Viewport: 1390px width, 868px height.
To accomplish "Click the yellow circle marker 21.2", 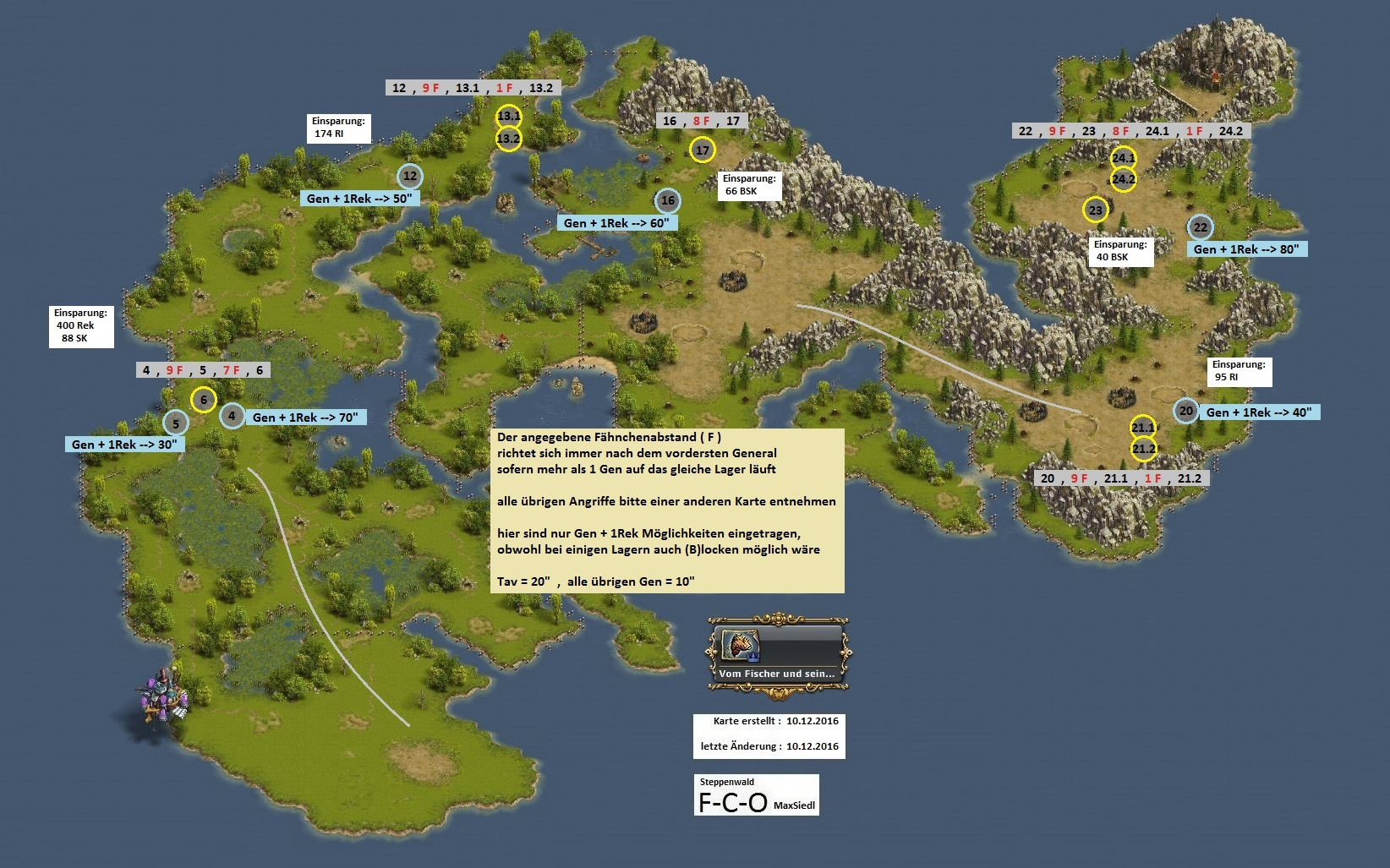I will pos(1143,449).
